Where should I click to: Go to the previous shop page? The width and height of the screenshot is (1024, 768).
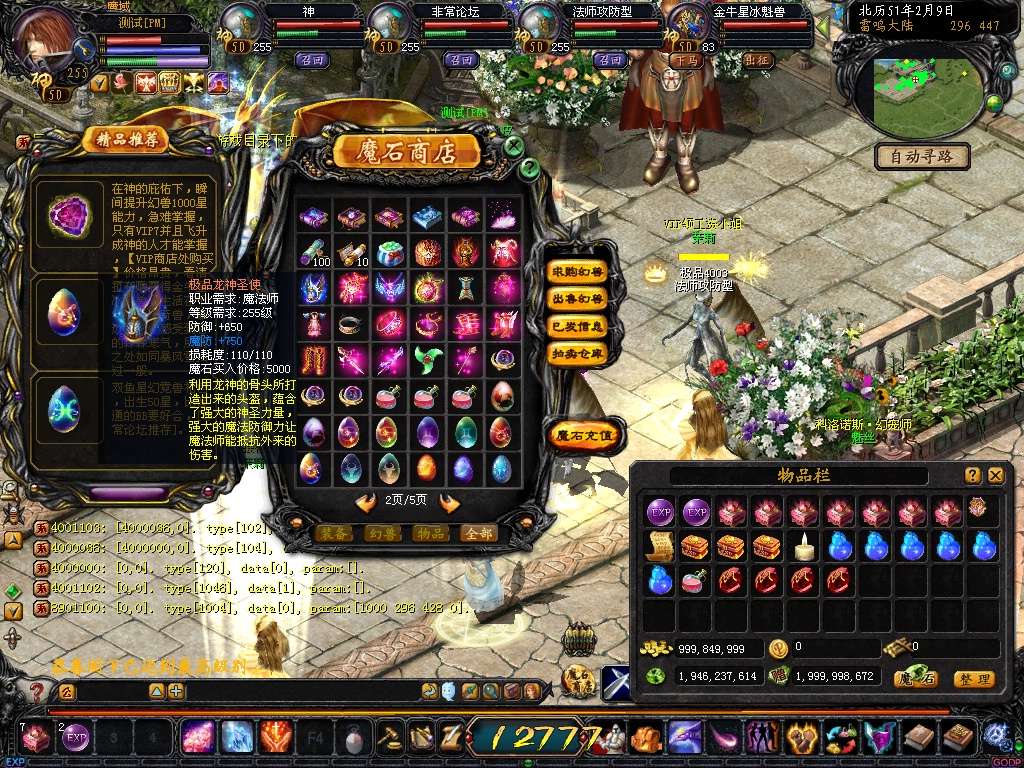[x=365, y=502]
